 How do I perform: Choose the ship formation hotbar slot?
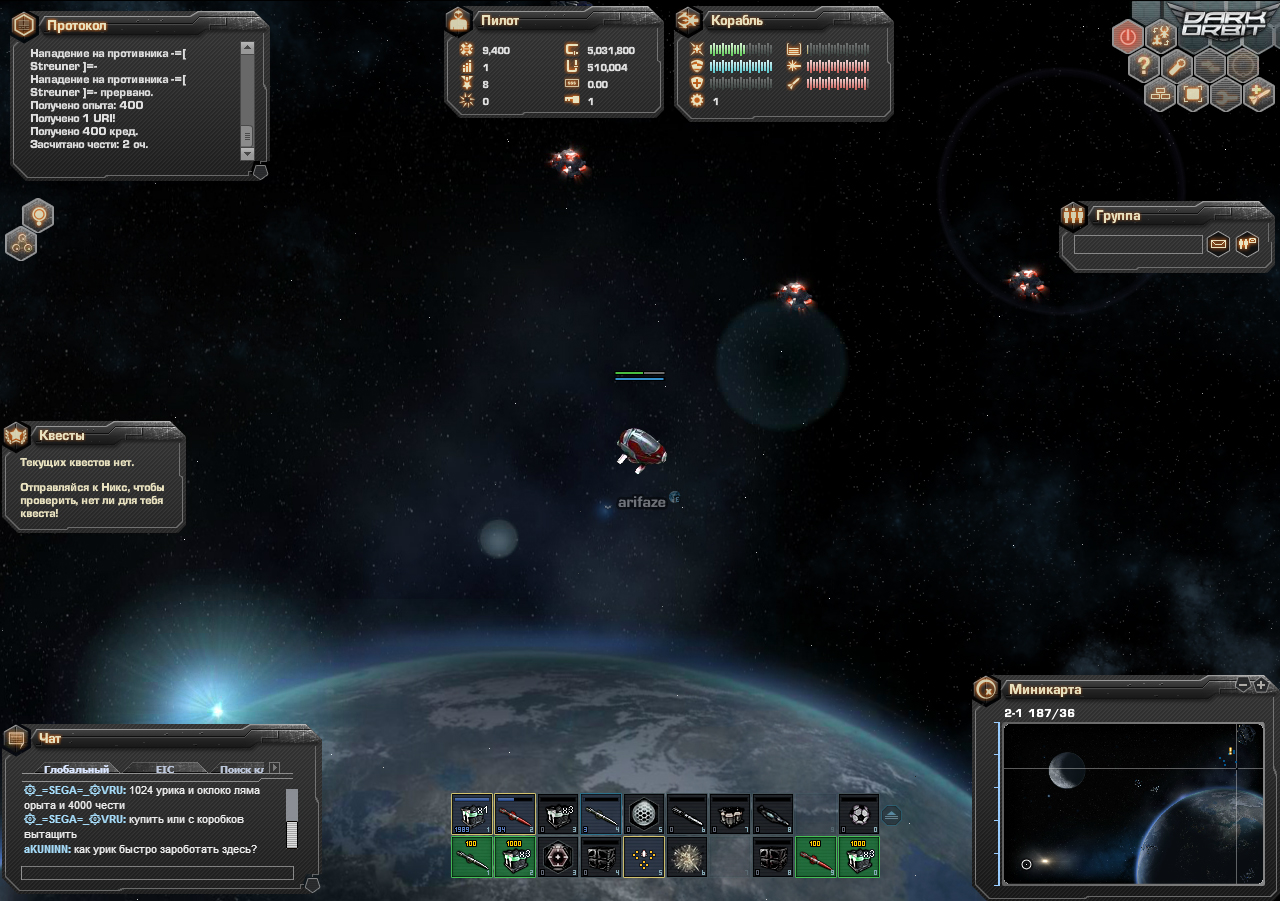[644, 857]
